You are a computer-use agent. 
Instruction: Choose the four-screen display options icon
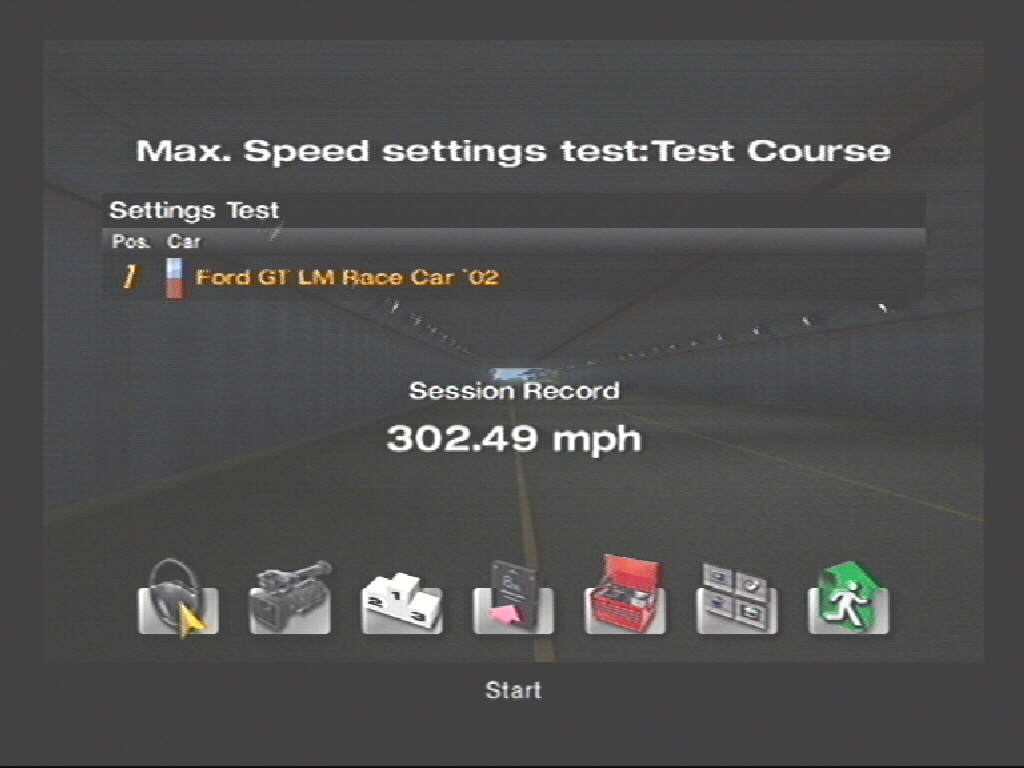click(736, 597)
